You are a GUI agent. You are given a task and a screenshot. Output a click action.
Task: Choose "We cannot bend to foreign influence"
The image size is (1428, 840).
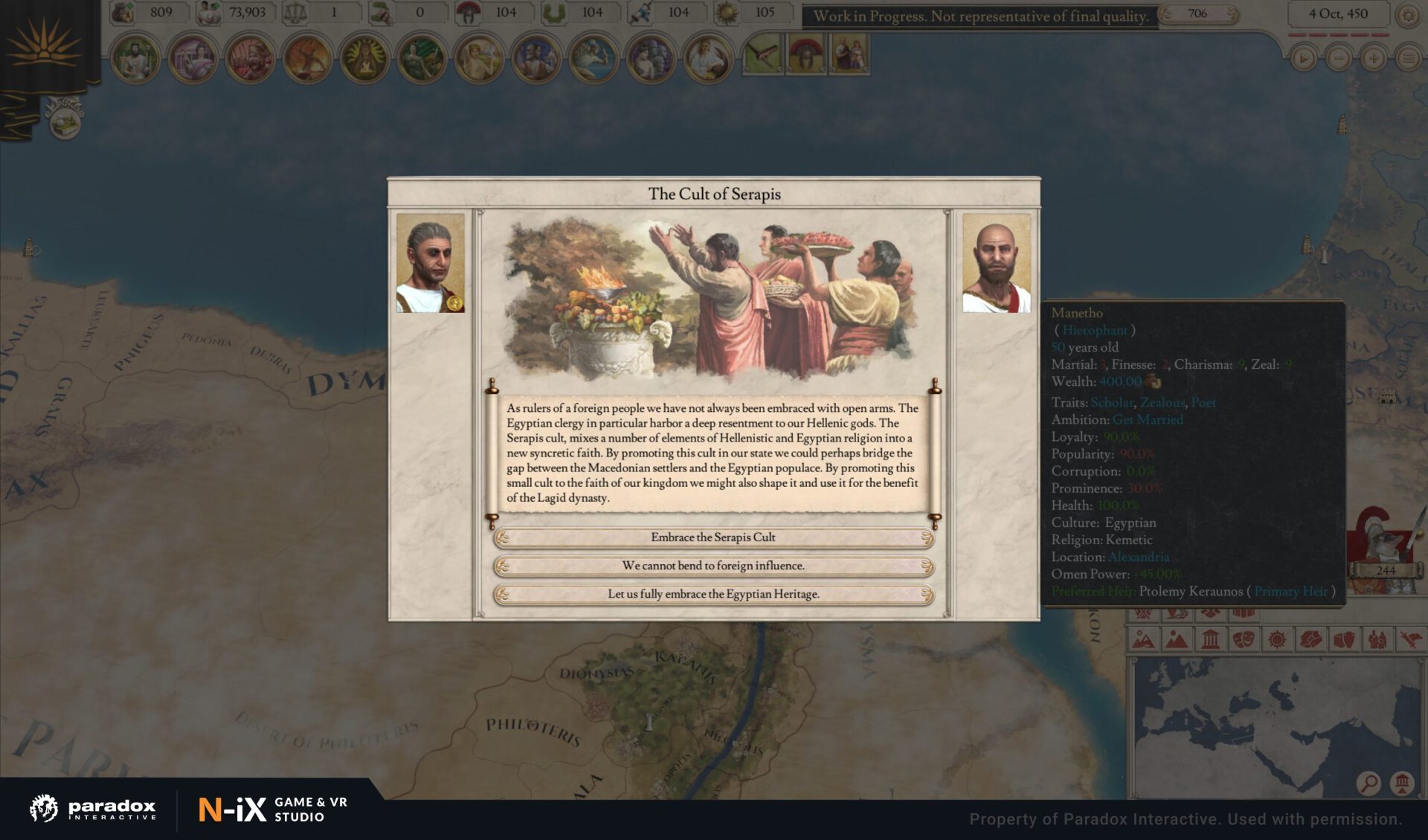click(713, 566)
